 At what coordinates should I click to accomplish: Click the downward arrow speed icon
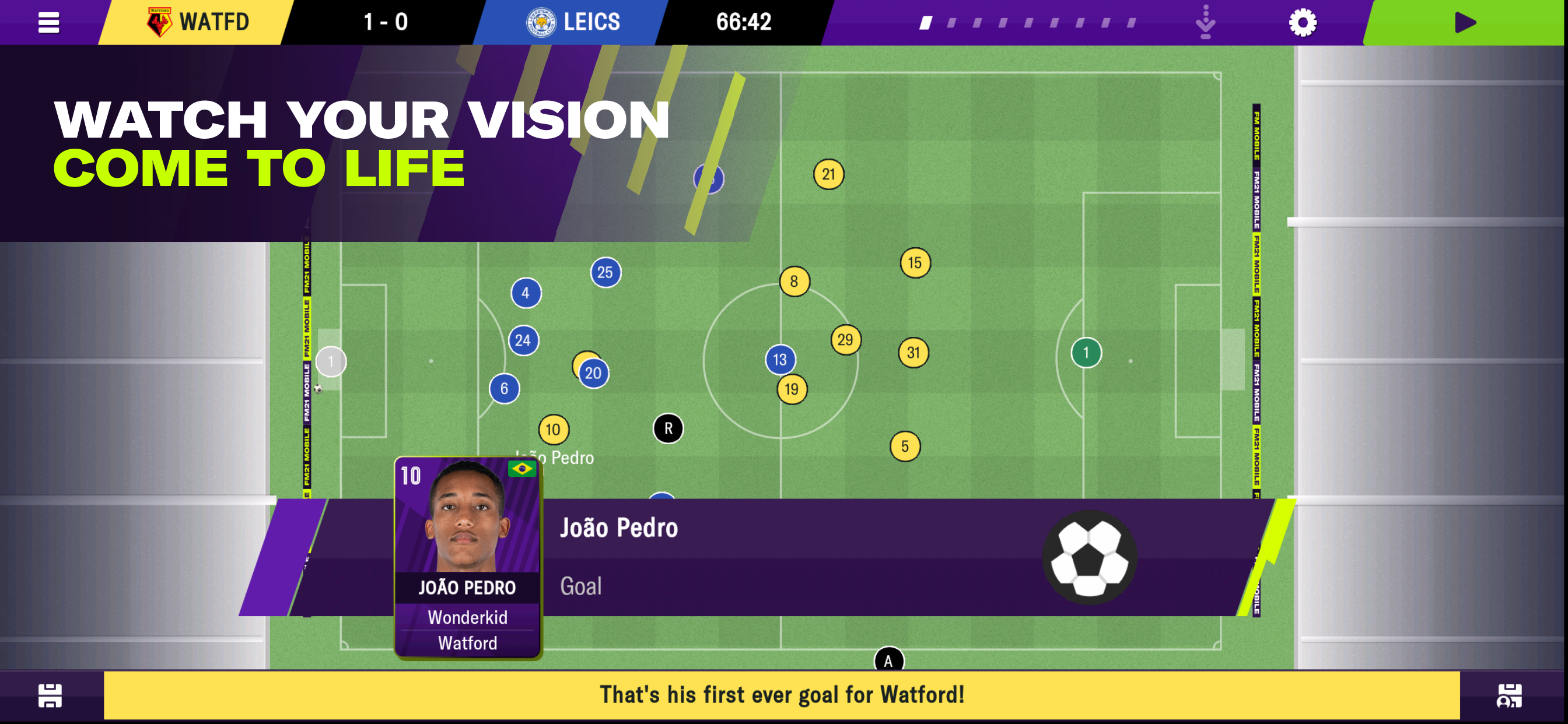(1205, 23)
